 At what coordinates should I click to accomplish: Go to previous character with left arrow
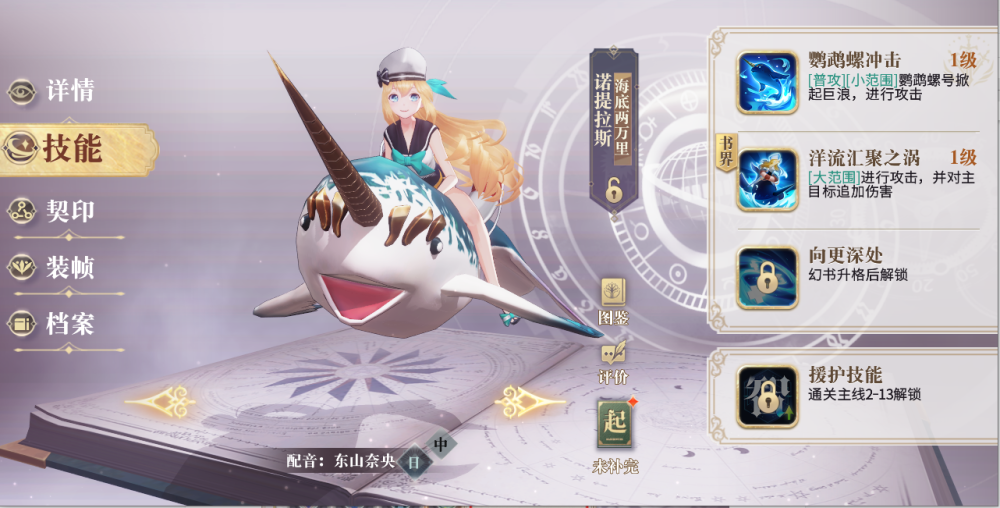tap(160, 402)
